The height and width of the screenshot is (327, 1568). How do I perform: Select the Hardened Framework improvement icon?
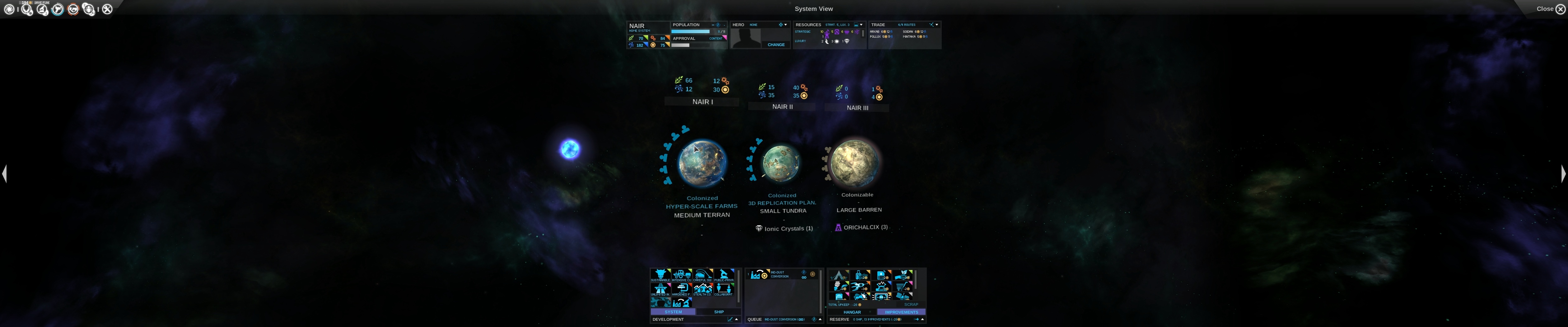point(682,289)
